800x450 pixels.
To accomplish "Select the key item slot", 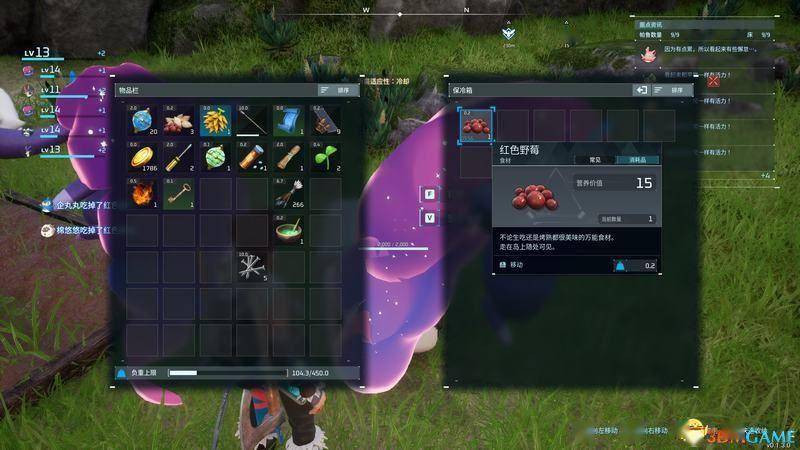I will click(178, 194).
